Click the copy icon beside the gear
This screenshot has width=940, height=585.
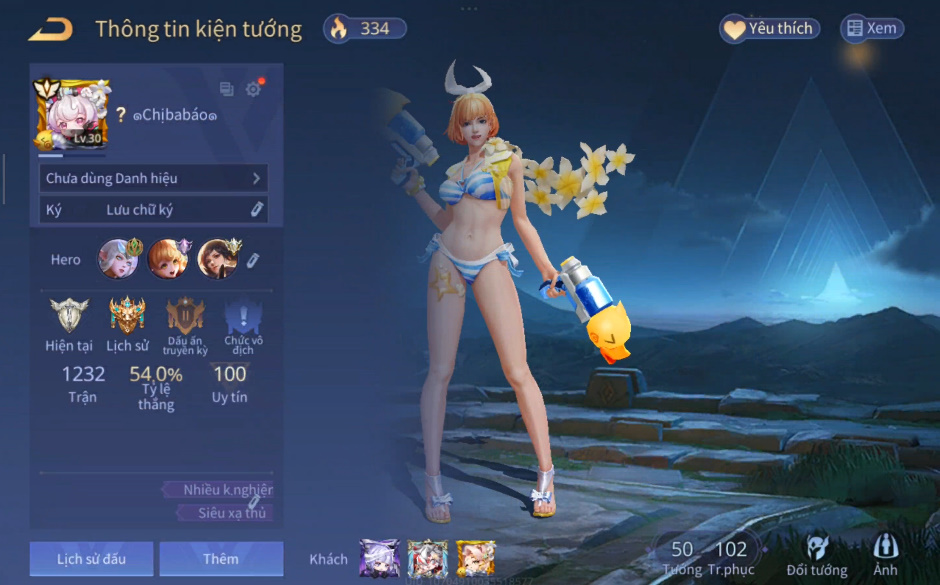coord(227,90)
